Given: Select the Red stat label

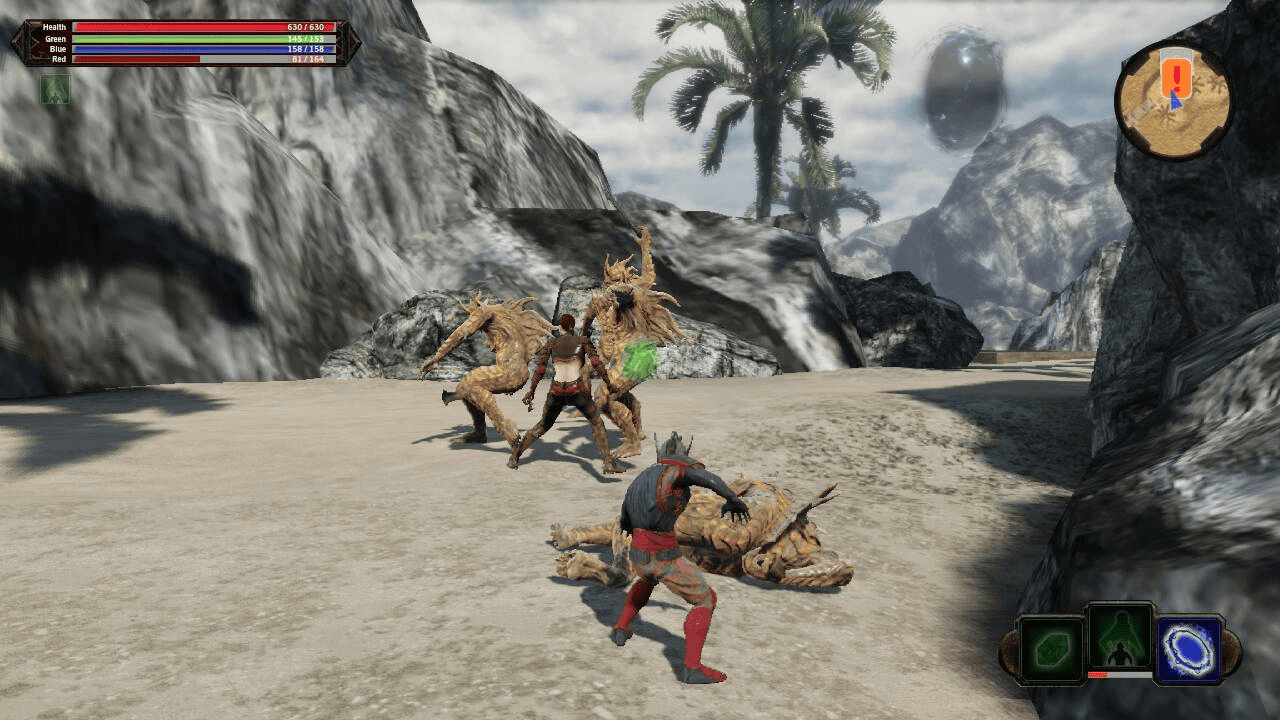Looking at the screenshot, I should pyautogui.click(x=58, y=58).
